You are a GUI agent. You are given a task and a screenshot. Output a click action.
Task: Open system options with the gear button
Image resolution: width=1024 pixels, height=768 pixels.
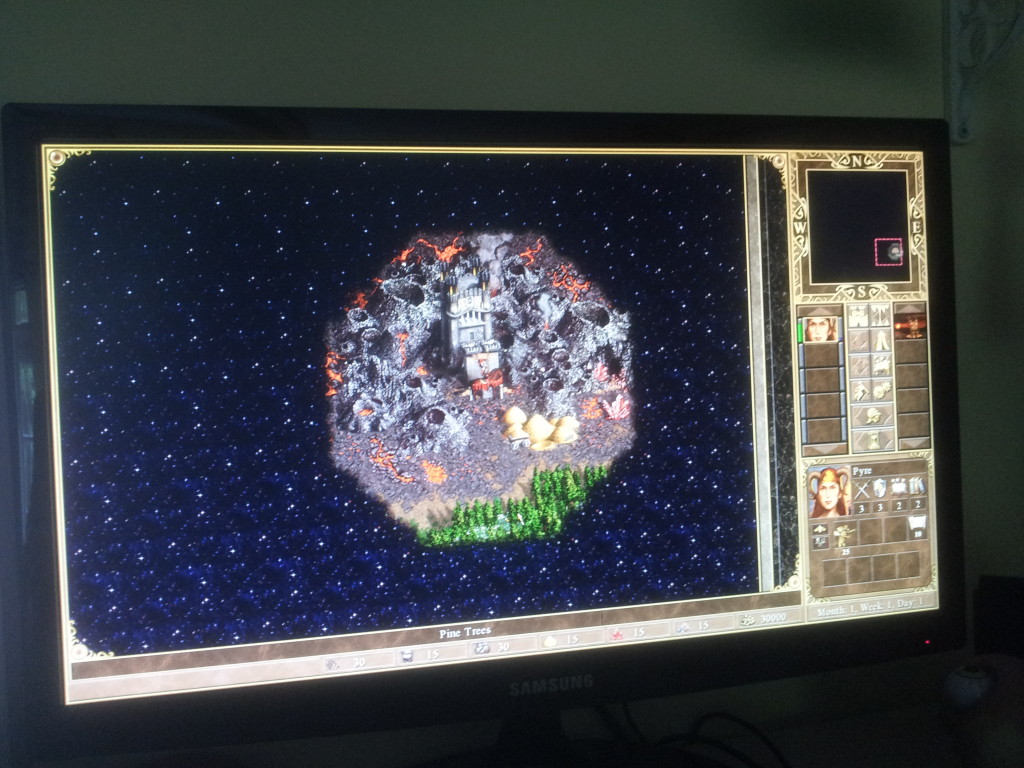[881, 390]
